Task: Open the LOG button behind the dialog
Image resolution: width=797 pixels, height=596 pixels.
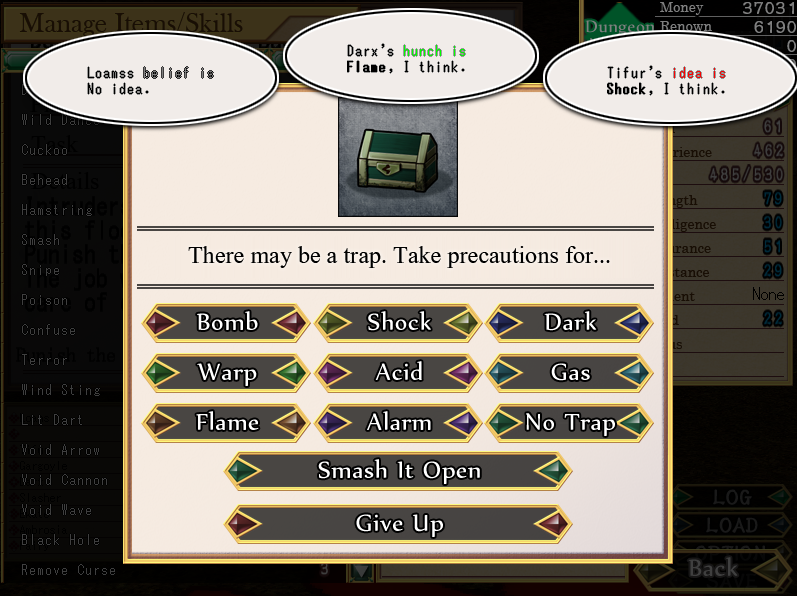Action: click(731, 497)
